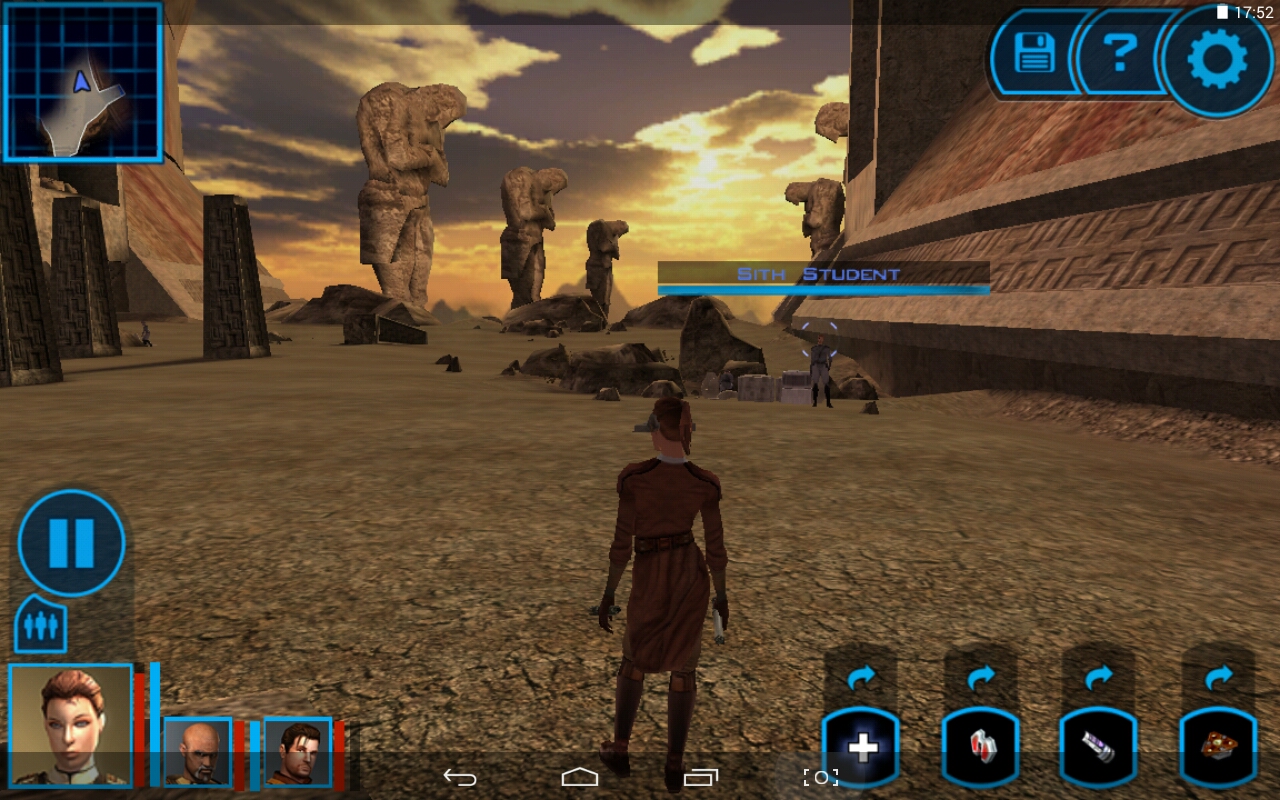Image resolution: width=1280 pixels, height=800 pixels.
Task: Open the options menu via gear icon
Action: coord(1216,57)
